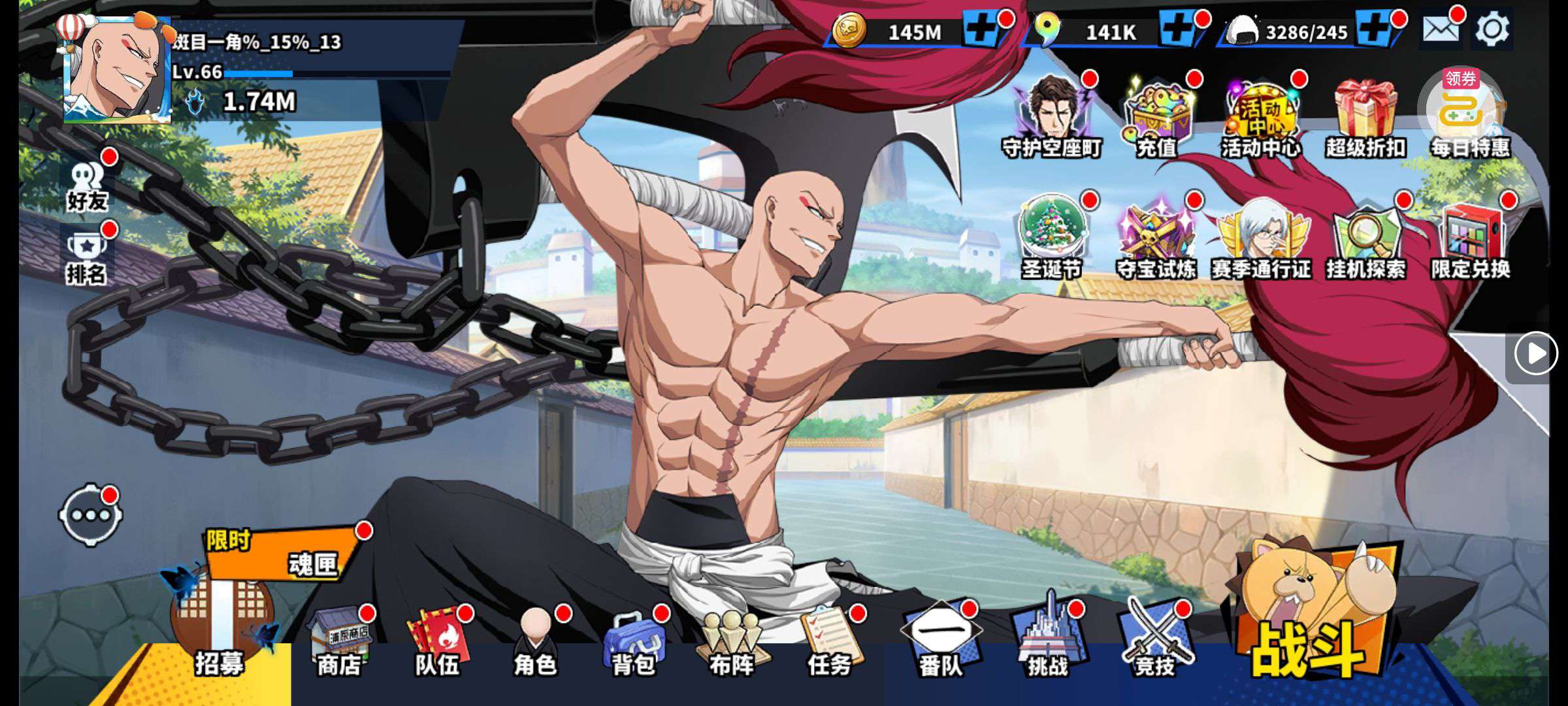Expand the three-dots chat bubble
The height and width of the screenshot is (706, 1568).
point(91,515)
